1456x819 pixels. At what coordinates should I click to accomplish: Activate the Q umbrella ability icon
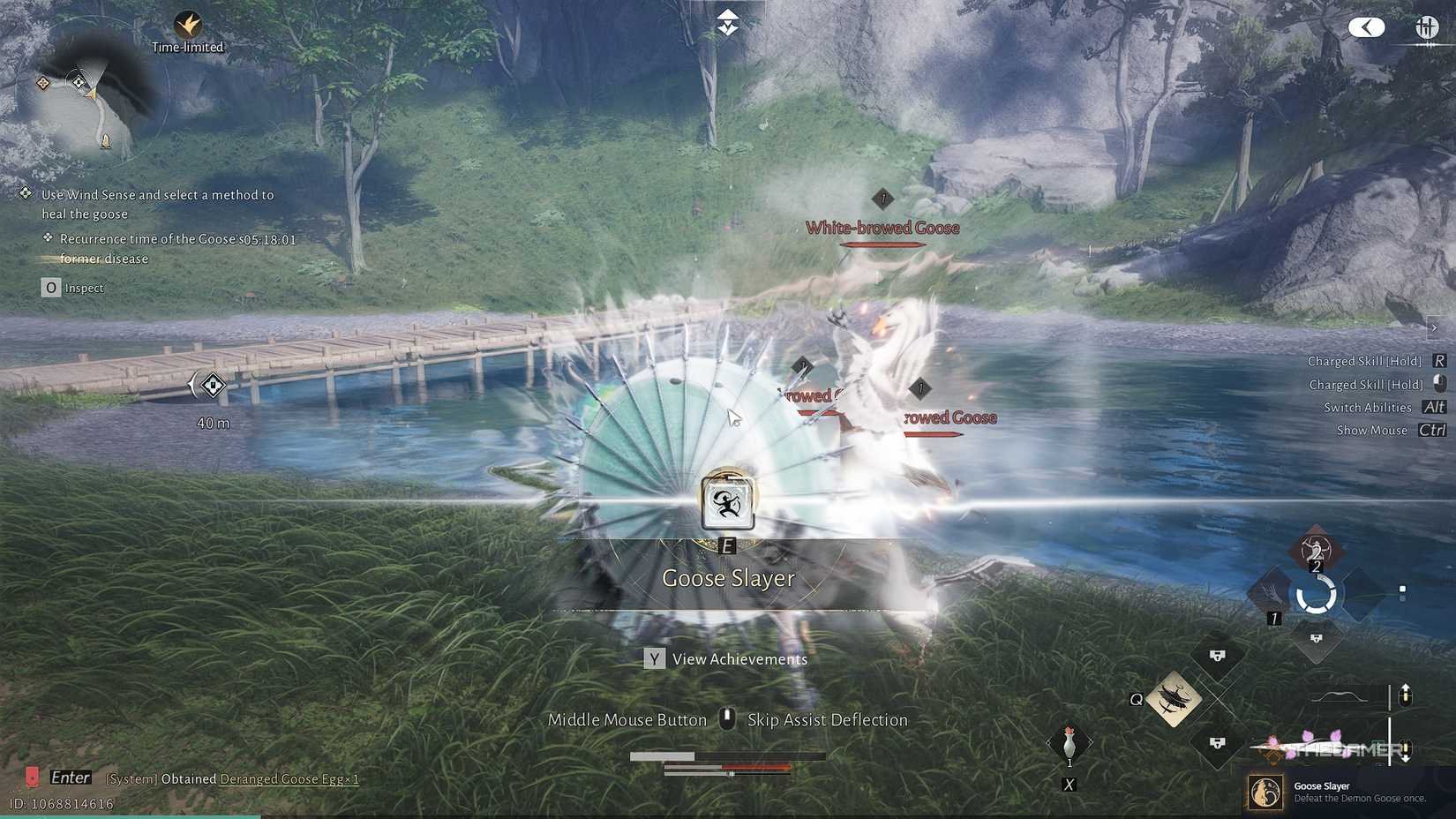click(1174, 697)
